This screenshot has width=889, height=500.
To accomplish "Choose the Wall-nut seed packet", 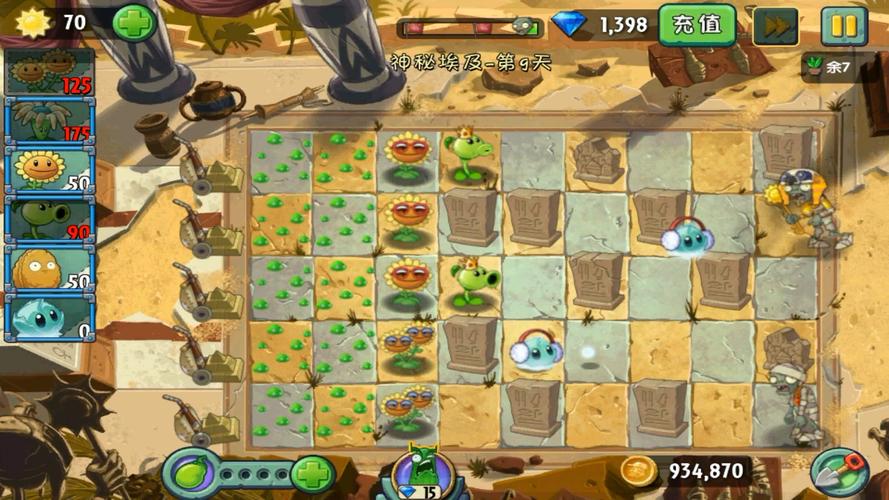I will tap(49, 268).
